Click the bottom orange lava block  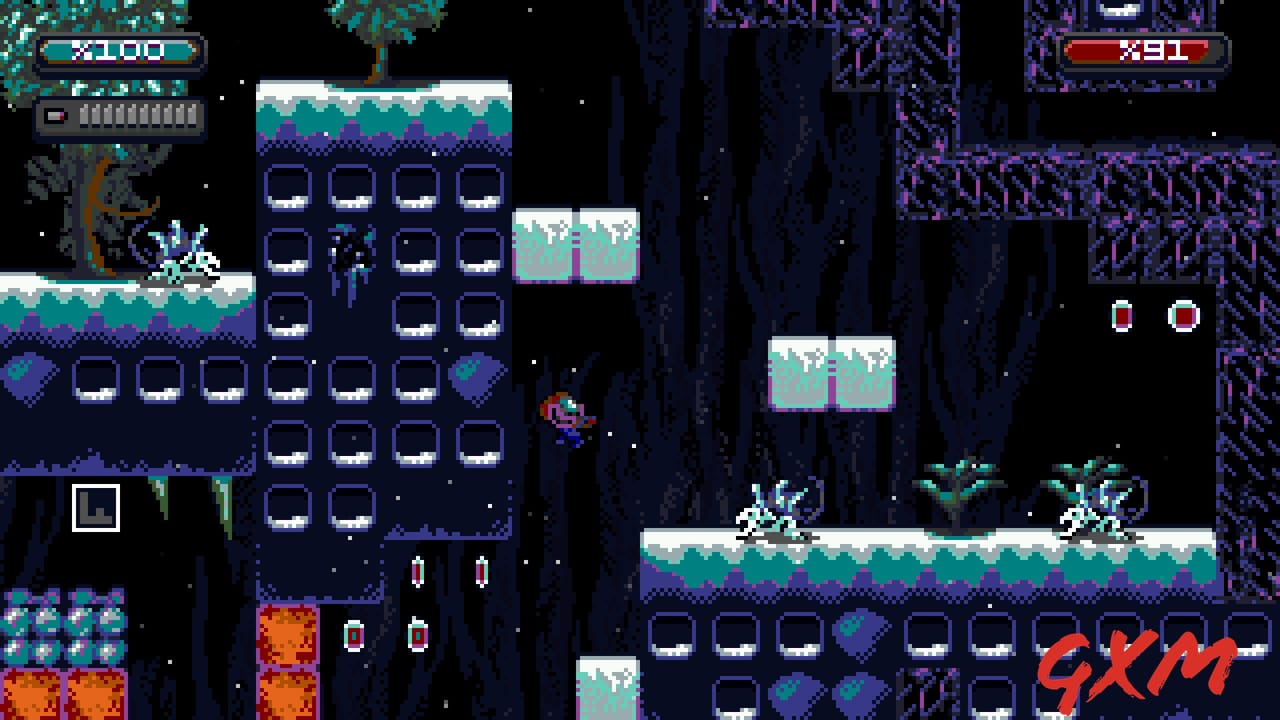[x=287, y=695]
